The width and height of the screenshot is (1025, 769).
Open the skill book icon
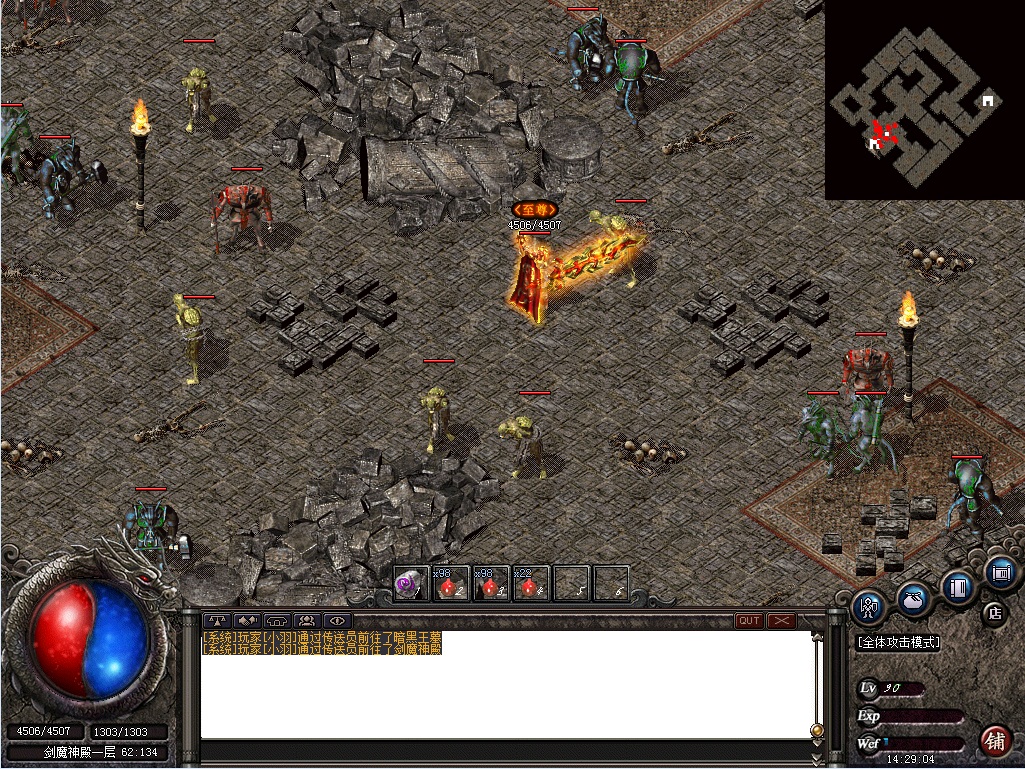click(958, 587)
